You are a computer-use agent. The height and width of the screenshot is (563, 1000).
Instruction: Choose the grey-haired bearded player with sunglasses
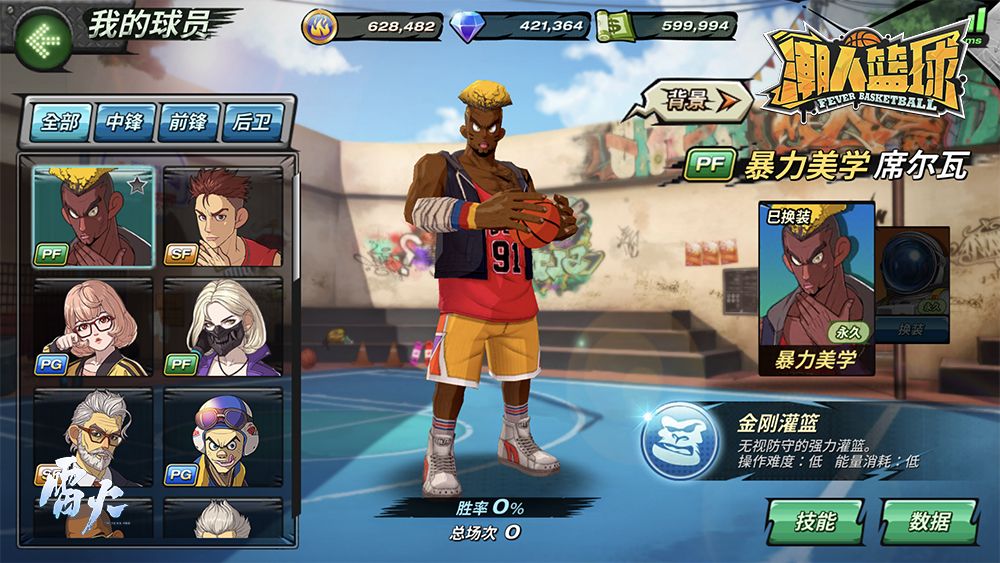pos(93,438)
